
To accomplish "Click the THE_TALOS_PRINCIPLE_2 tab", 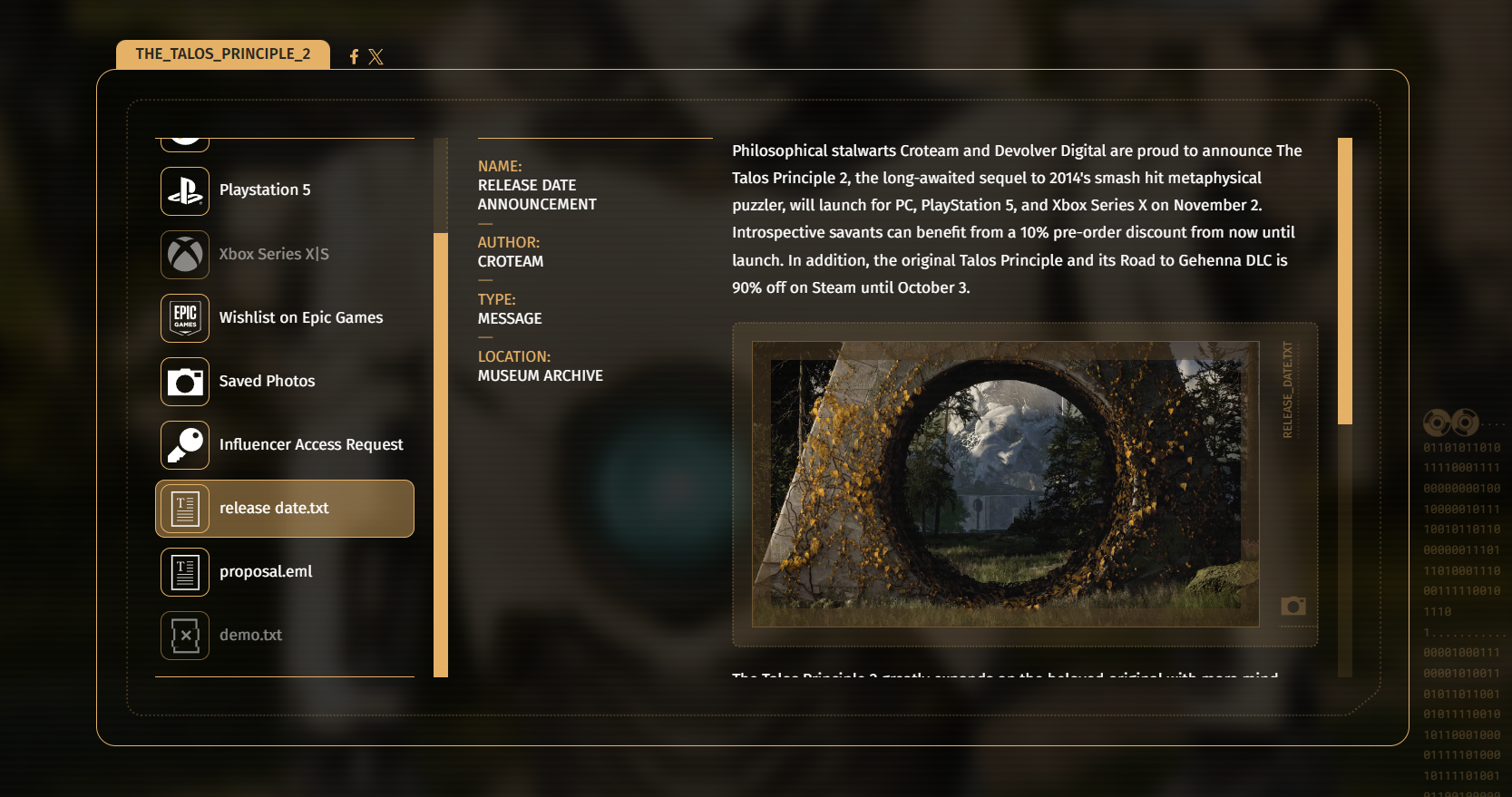I will pos(223,54).
